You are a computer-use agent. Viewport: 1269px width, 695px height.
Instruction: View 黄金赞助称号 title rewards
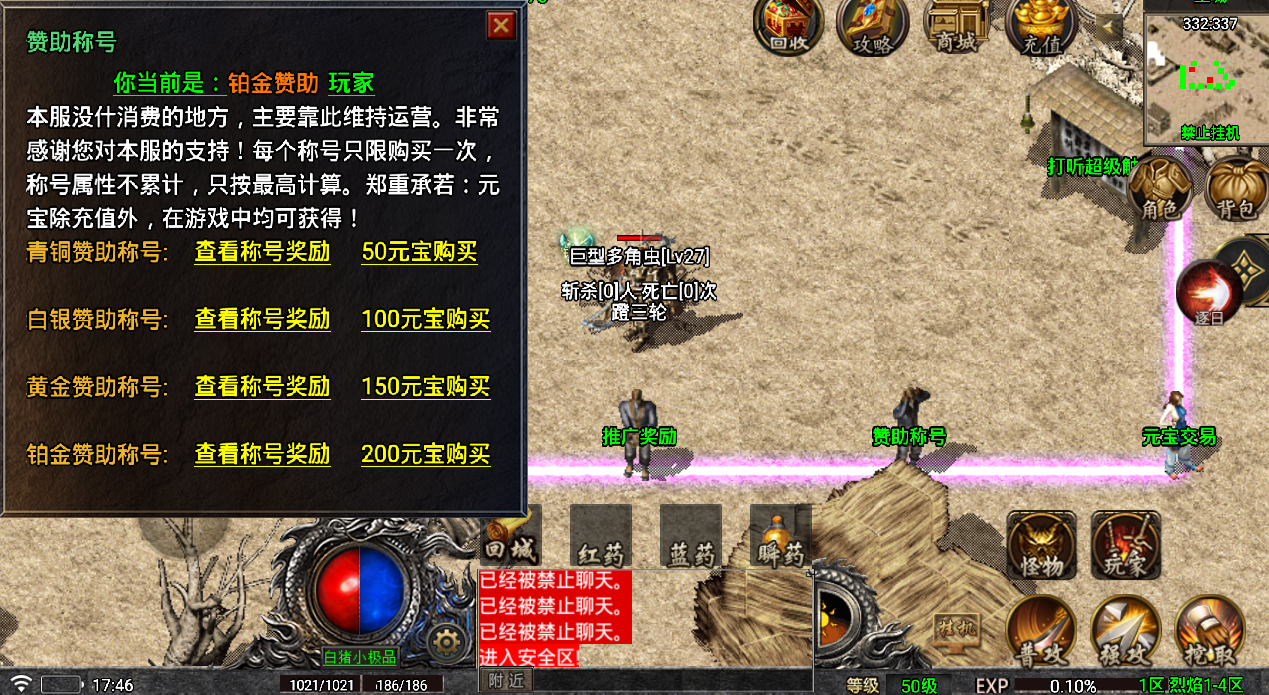click(262, 387)
